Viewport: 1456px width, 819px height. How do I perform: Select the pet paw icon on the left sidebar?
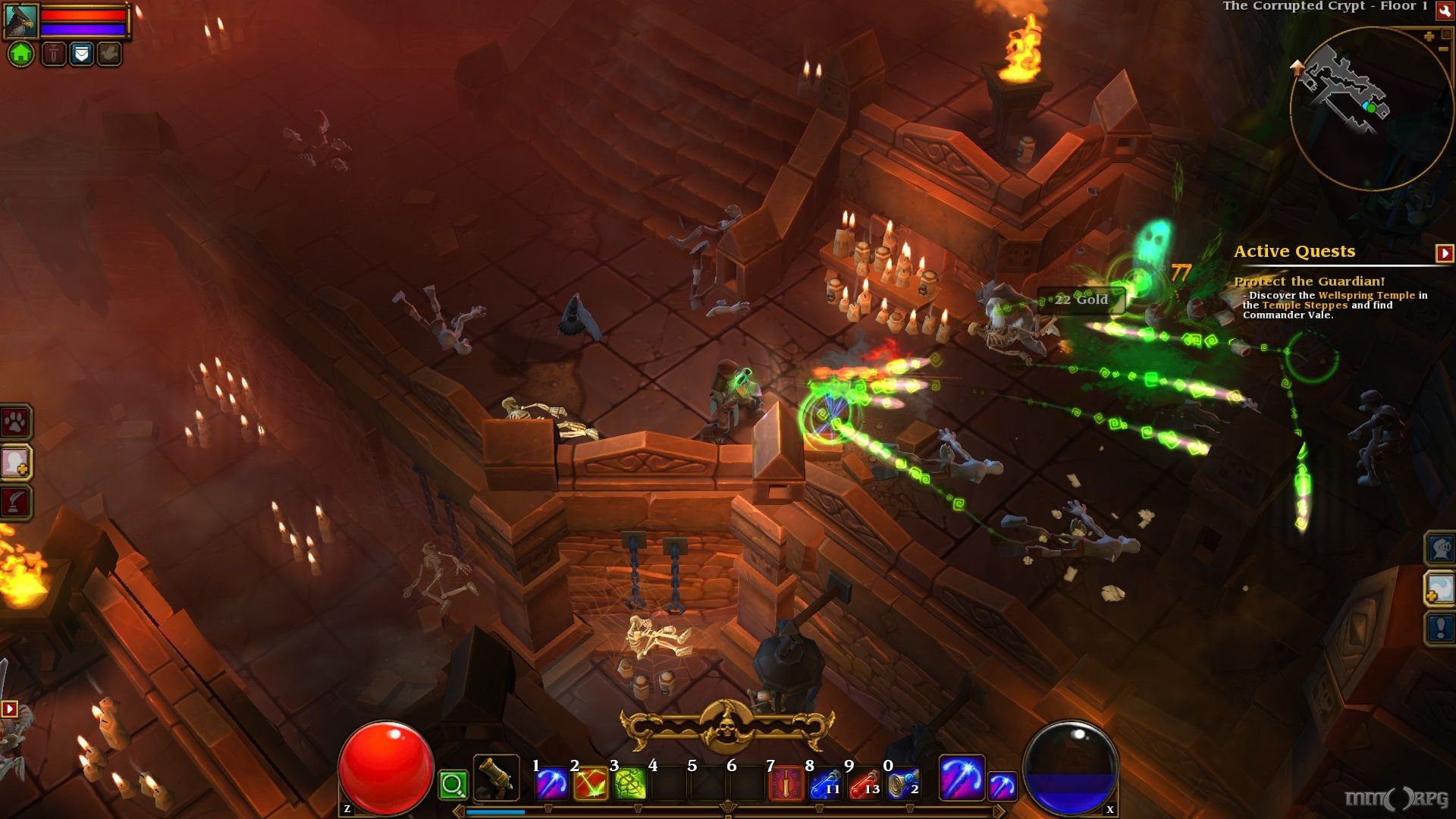[x=14, y=422]
